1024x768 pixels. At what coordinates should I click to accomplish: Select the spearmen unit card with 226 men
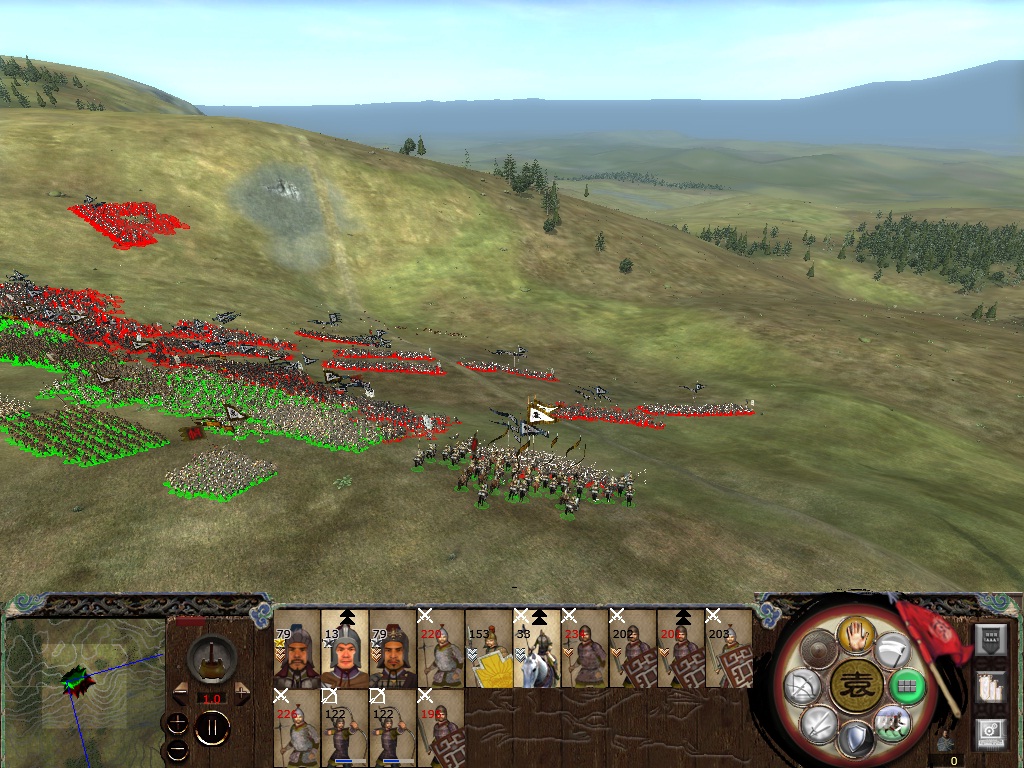click(297, 728)
